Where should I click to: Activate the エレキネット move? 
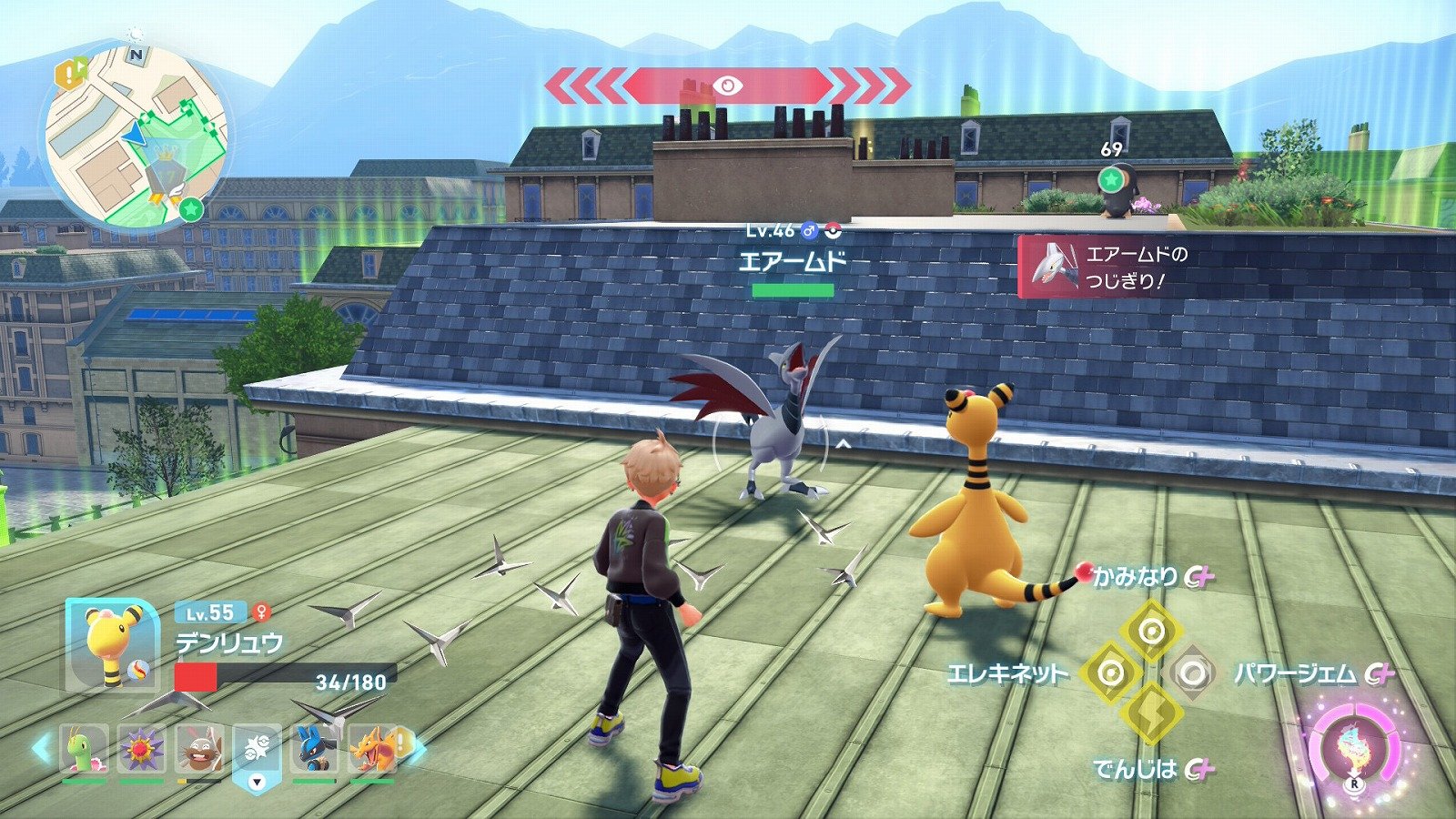point(1110,673)
